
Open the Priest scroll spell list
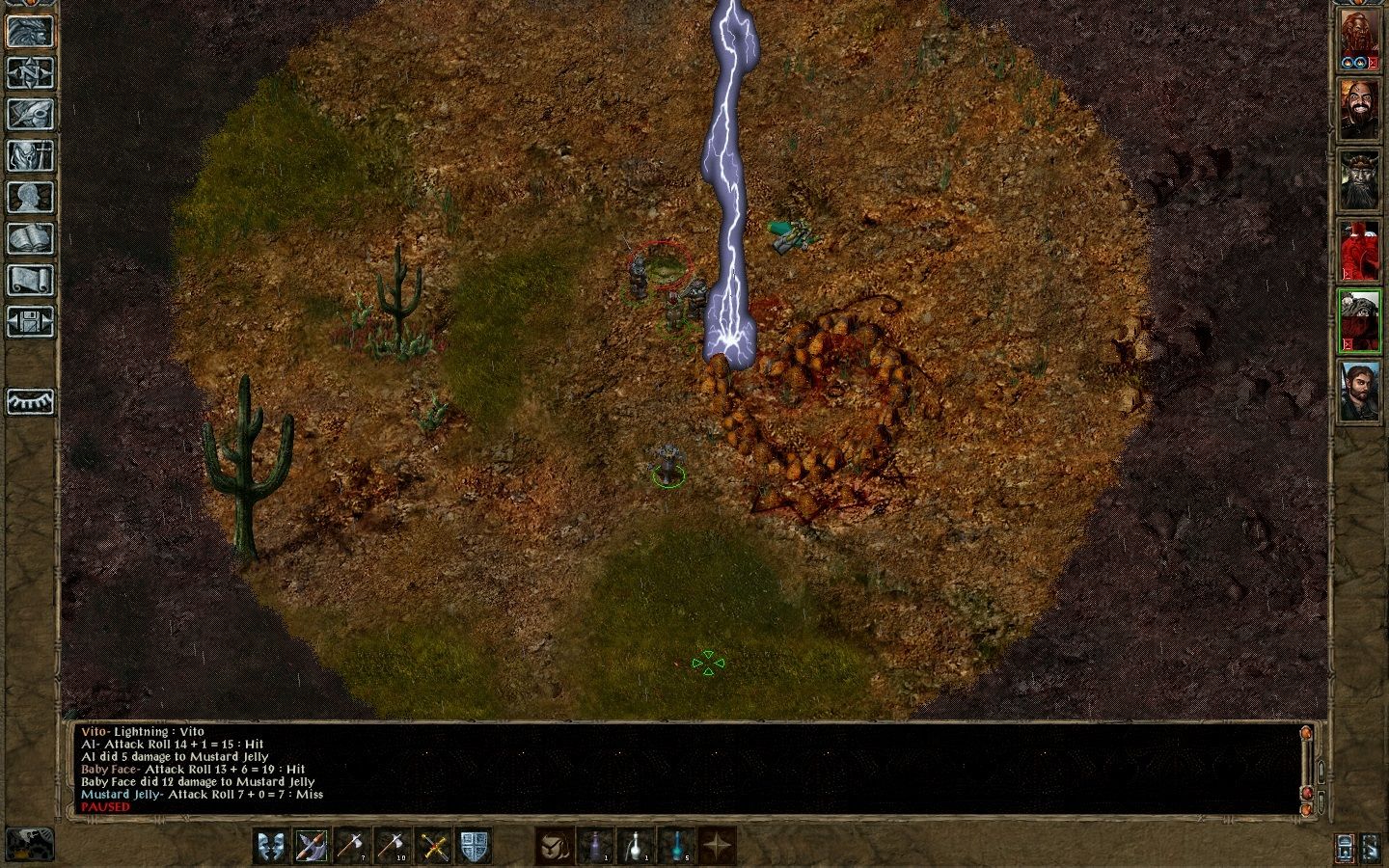[x=30, y=279]
